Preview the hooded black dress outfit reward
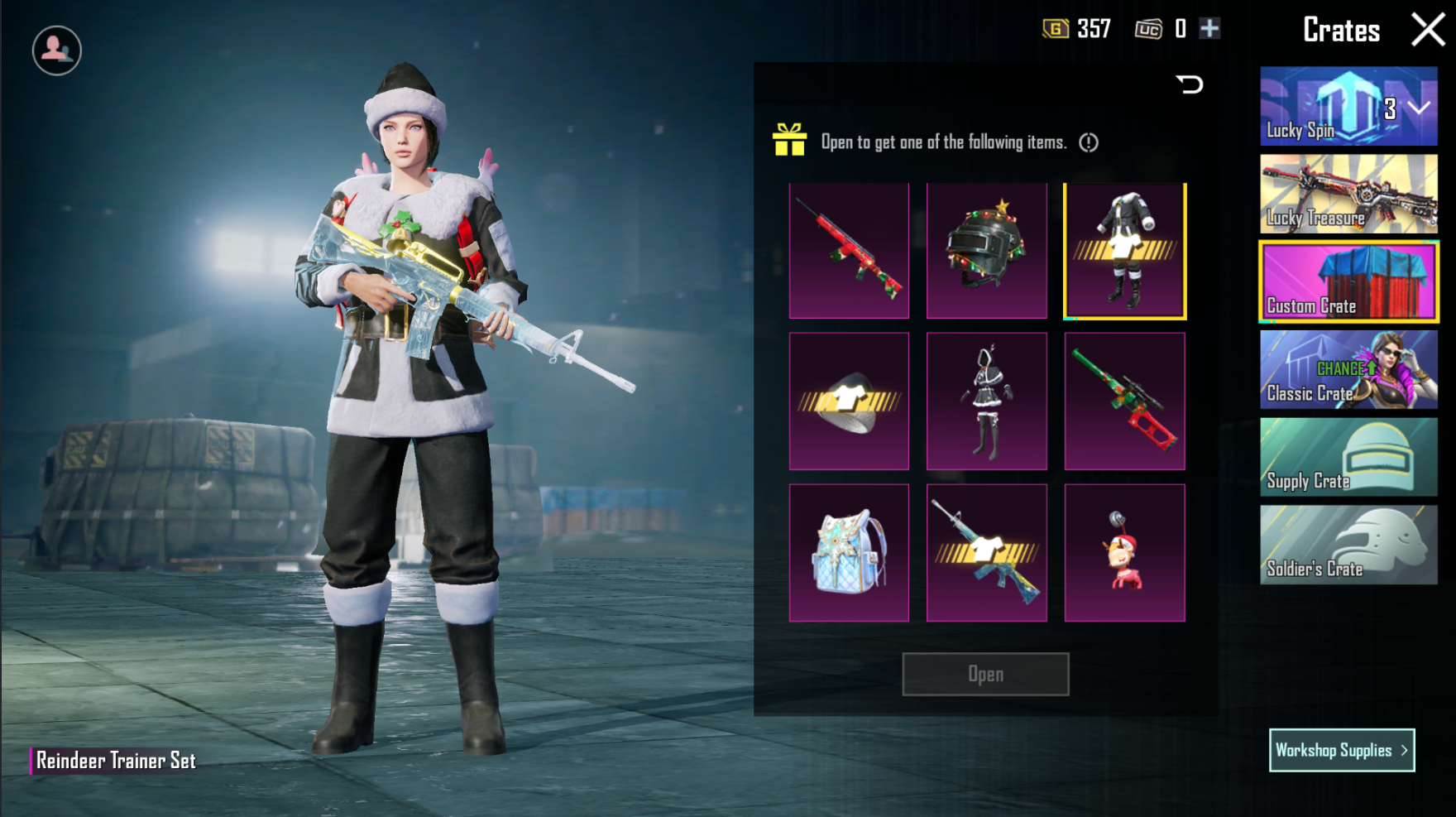This screenshot has width=1456, height=817. coord(986,401)
